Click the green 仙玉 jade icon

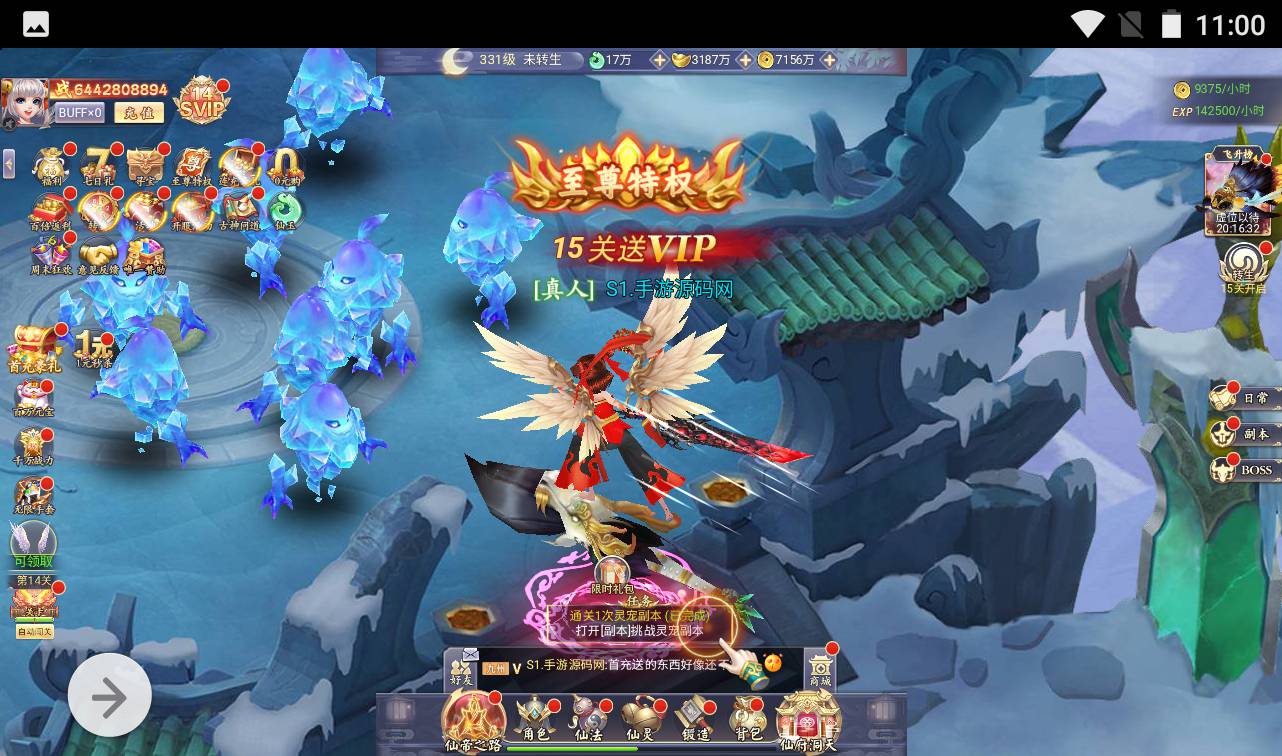pyautogui.click(x=286, y=208)
